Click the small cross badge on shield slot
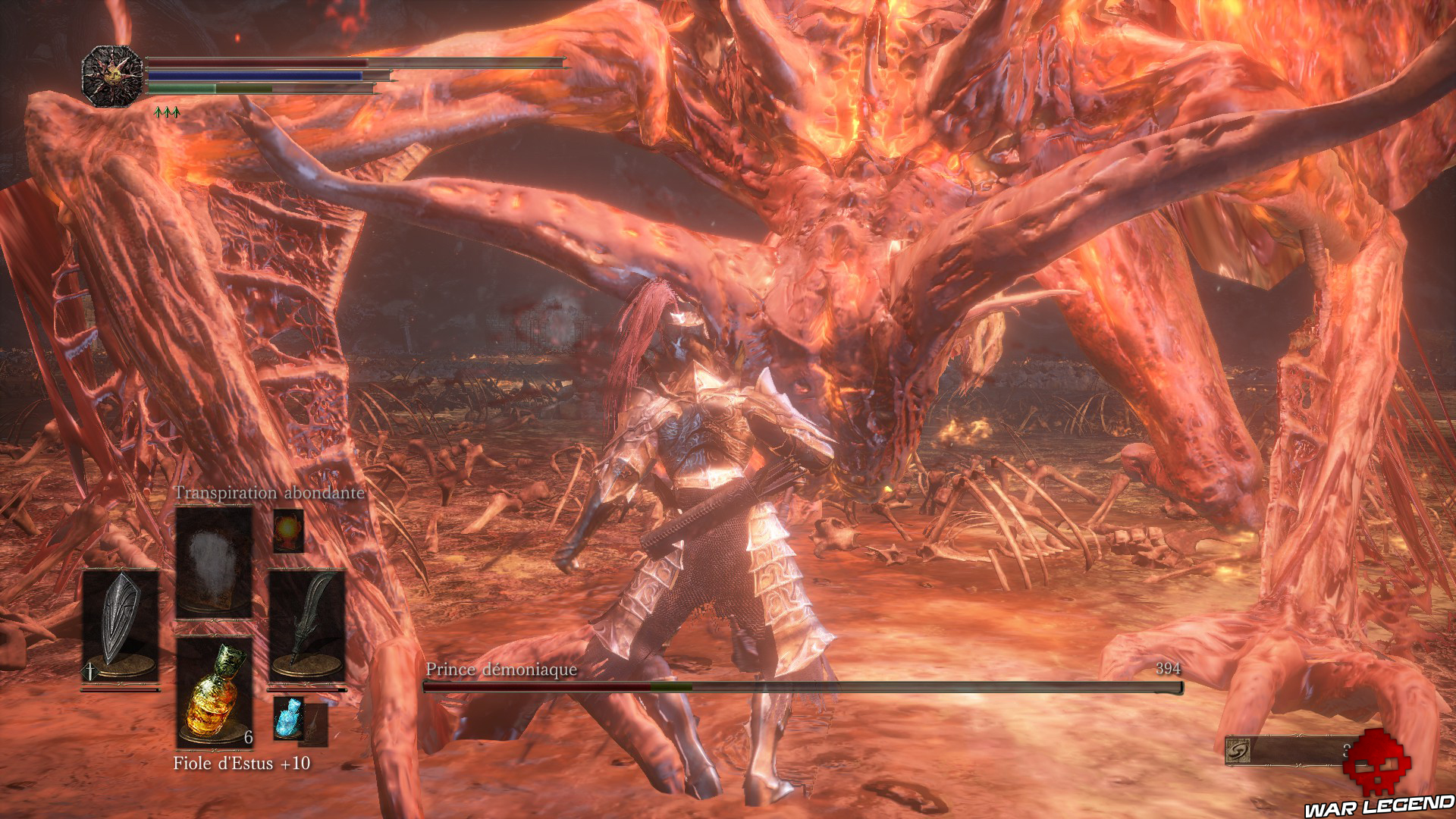 [x=89, y=670]
